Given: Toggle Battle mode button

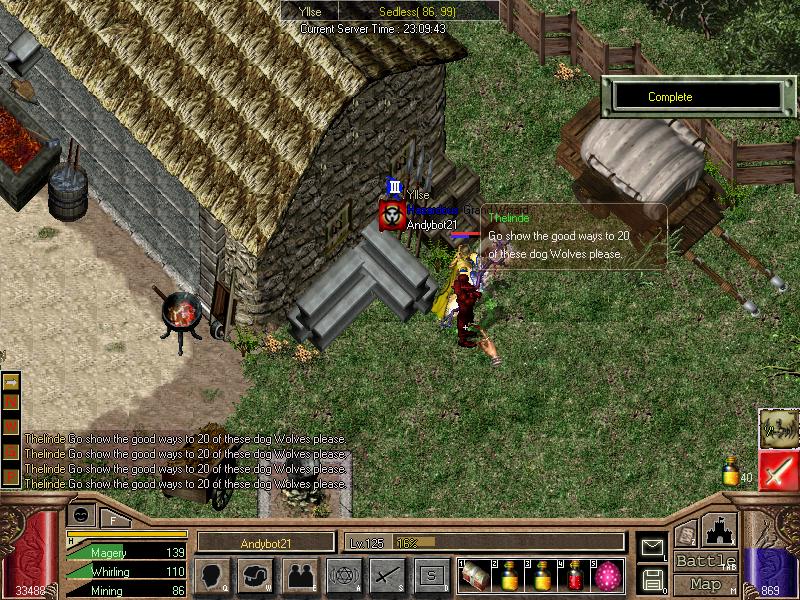Looking at the screenshot, I should point(705,561).
